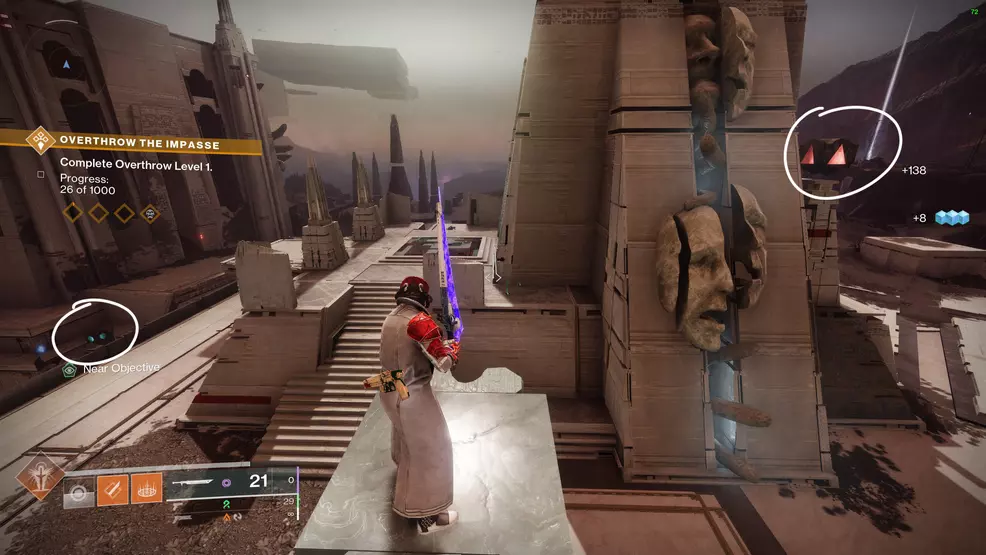Activate the orange melee ability icon
Image resolution: width=986 pixels, height=555 pixels.
pos(112,488)
